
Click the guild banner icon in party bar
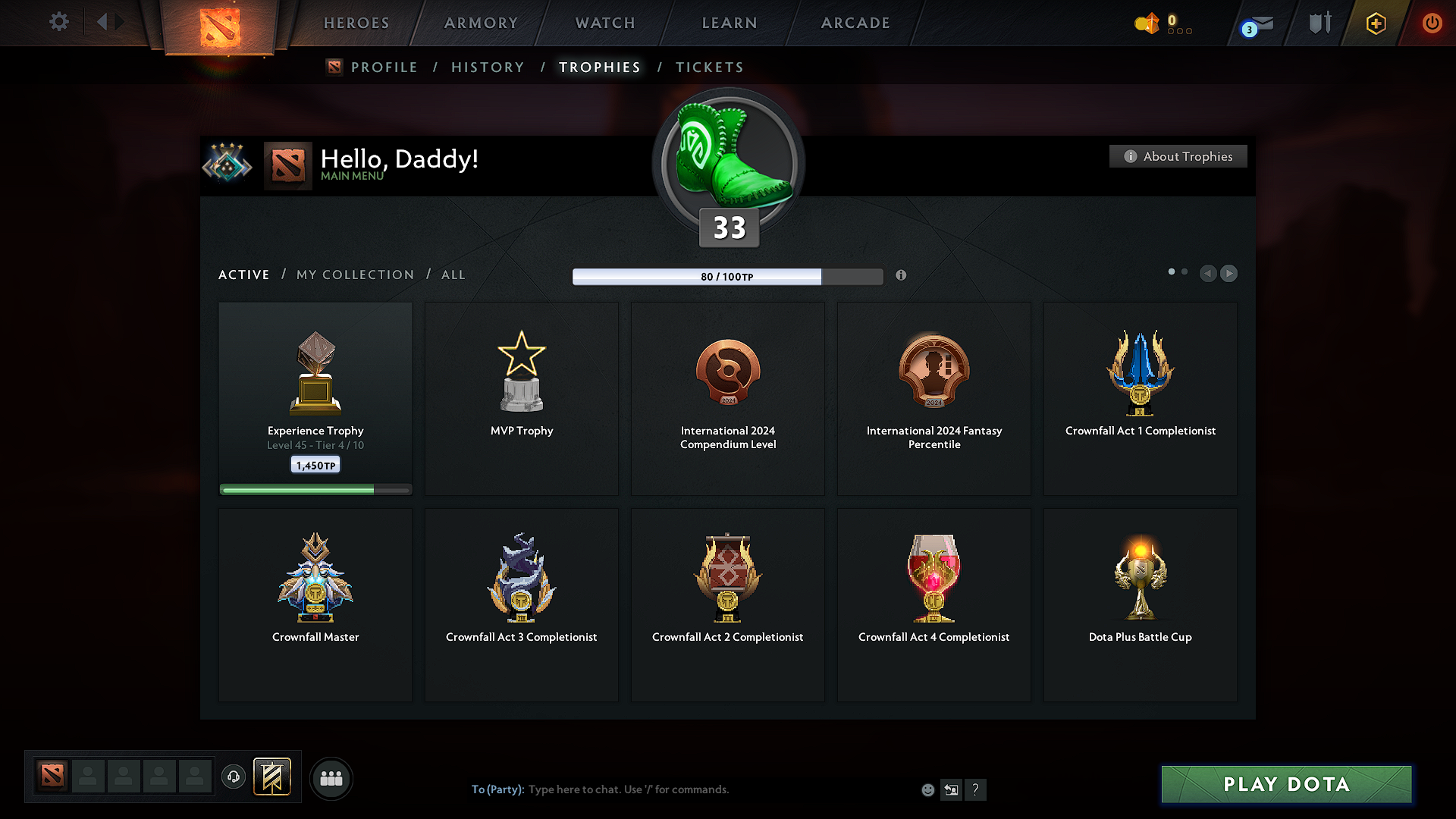point(273,777)
